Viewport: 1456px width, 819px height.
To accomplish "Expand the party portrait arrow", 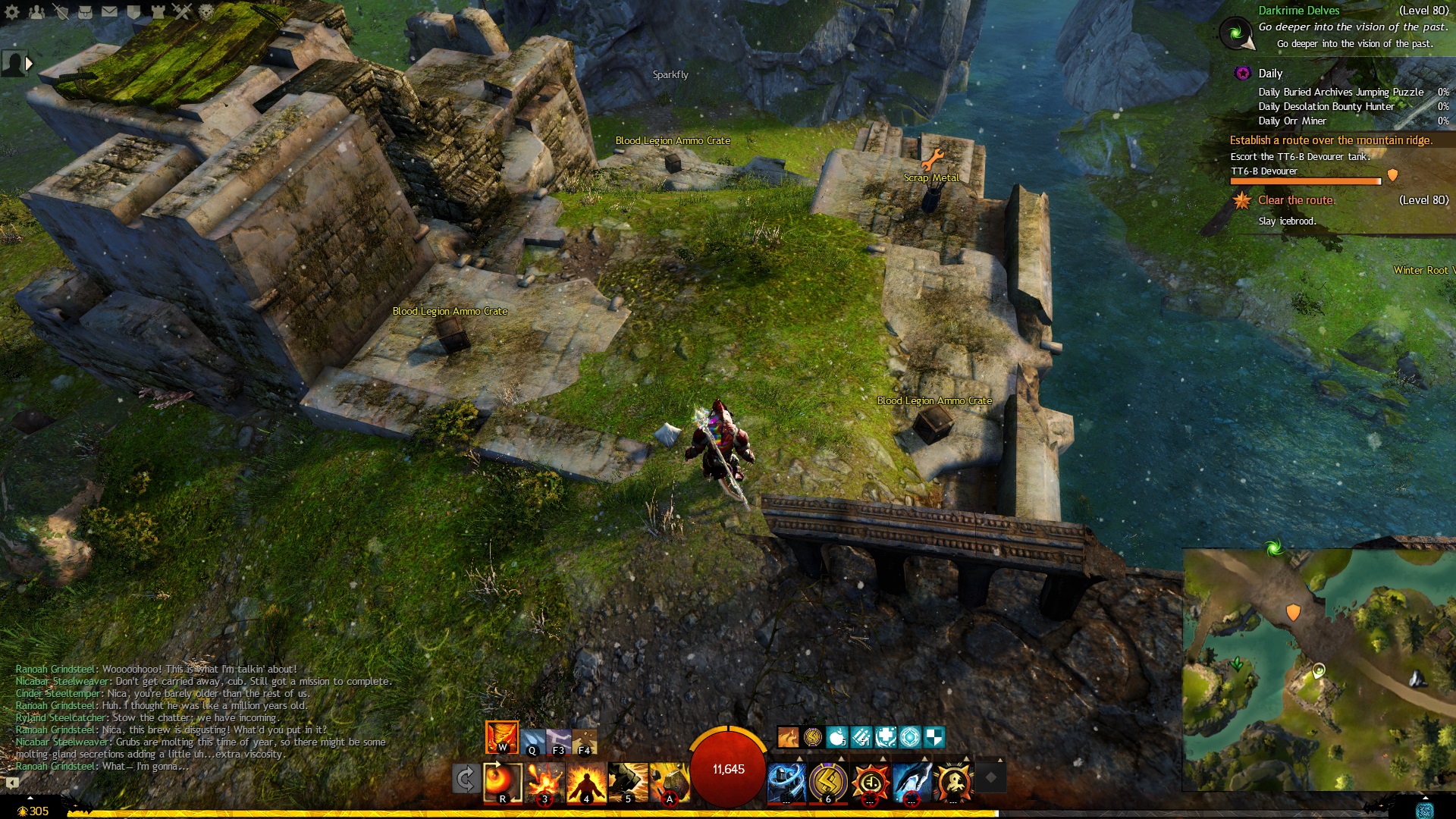I will tap(29, 64).
